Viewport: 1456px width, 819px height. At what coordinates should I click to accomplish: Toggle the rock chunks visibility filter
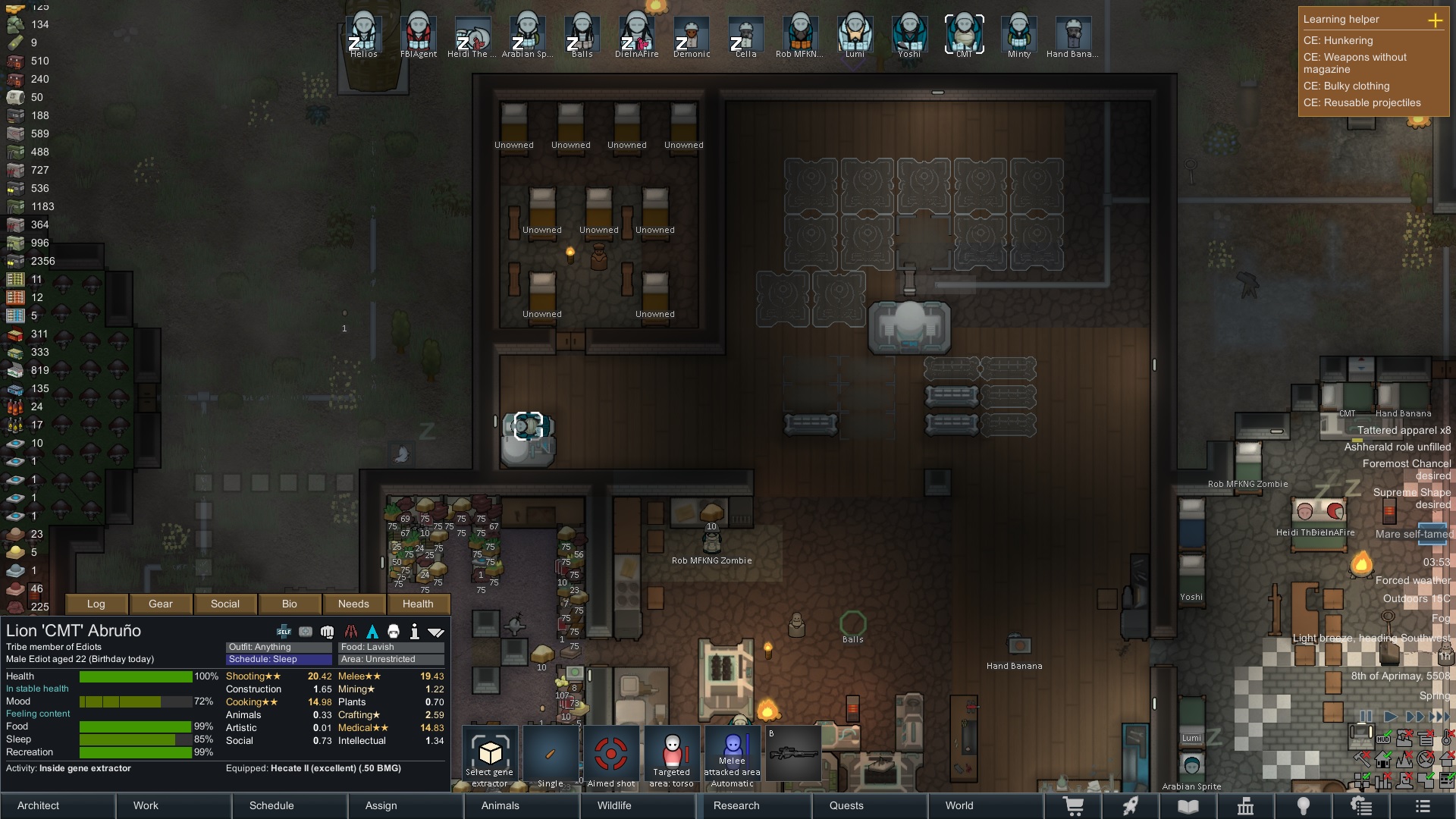pos(1404,739)
